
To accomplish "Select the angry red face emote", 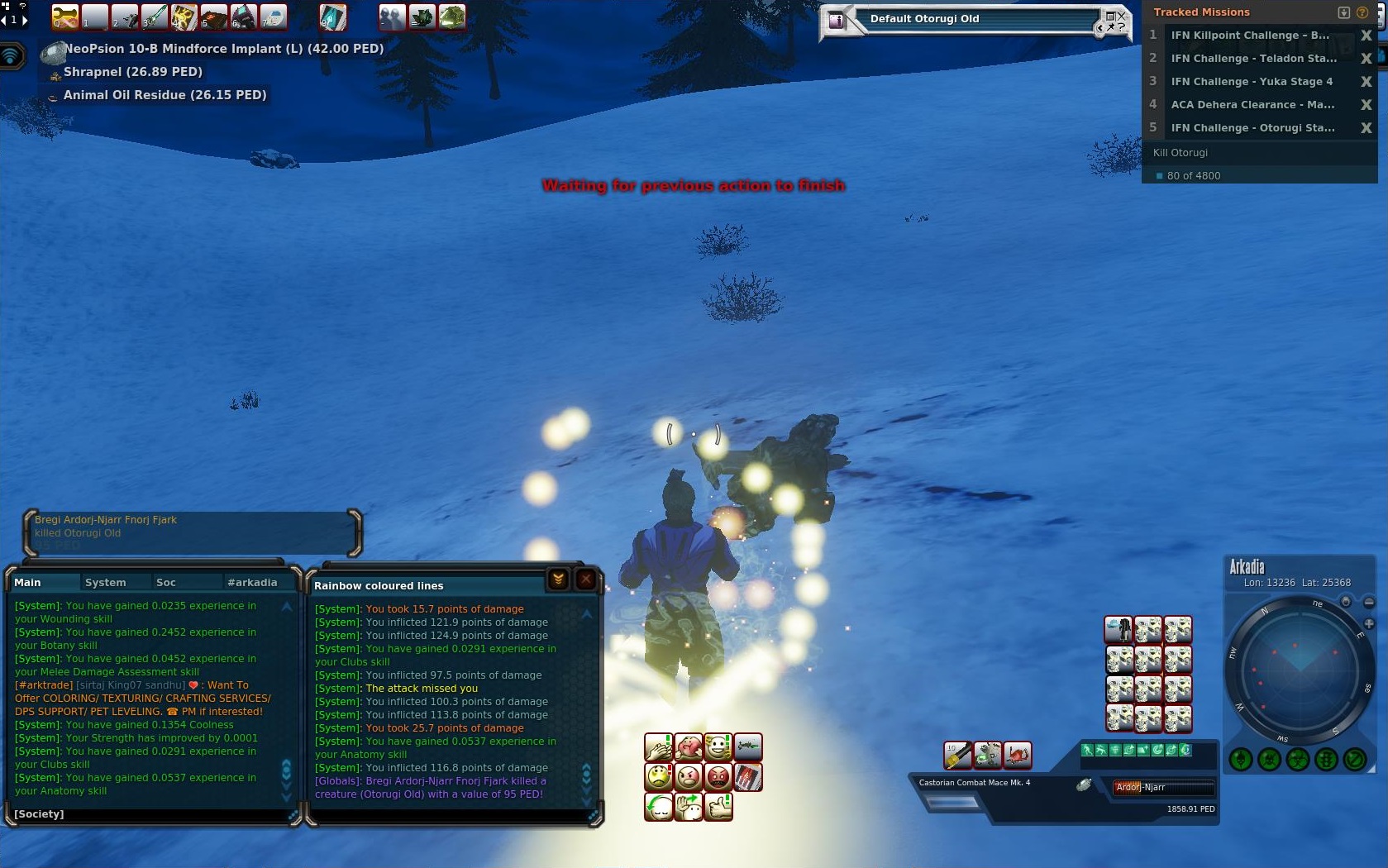I will click(718, 777).
